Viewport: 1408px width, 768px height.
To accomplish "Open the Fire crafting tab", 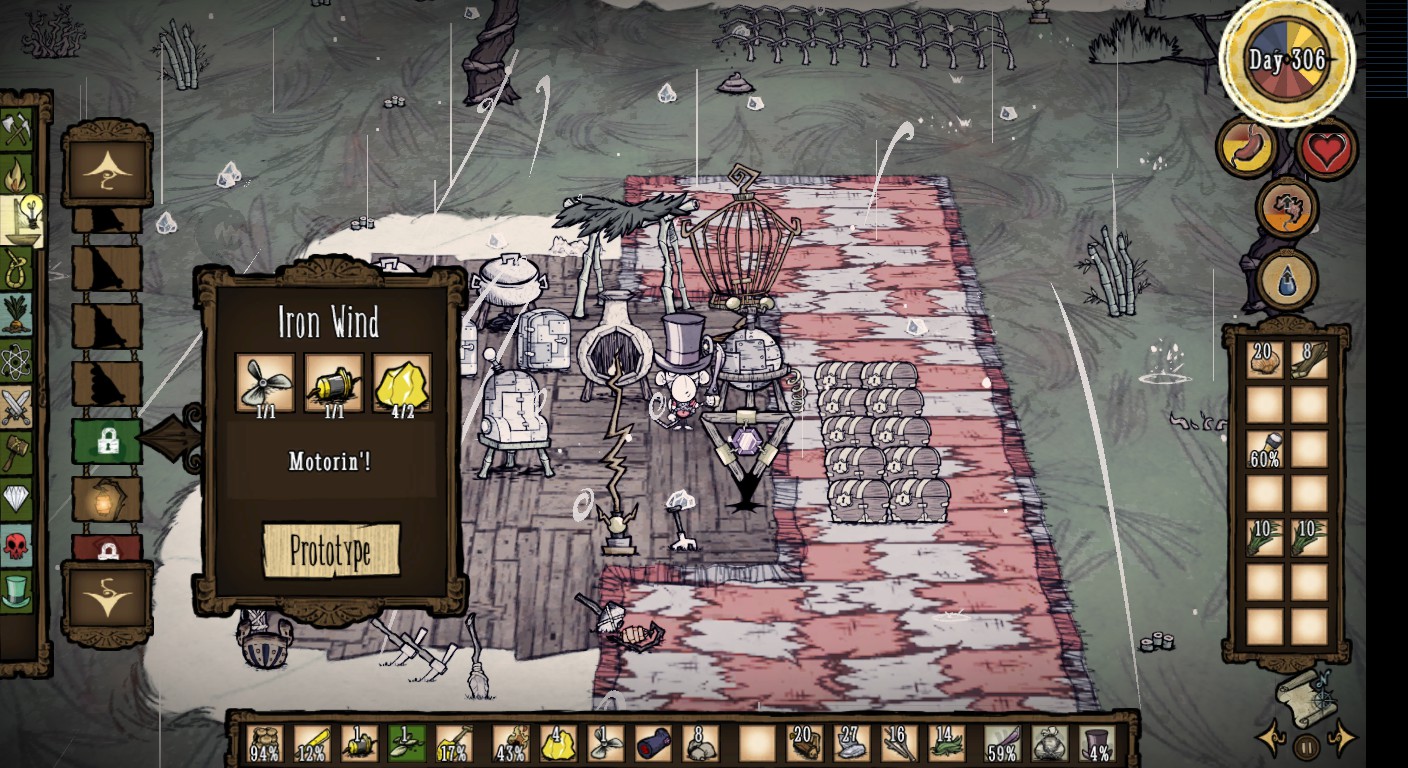I will point(17,176).
